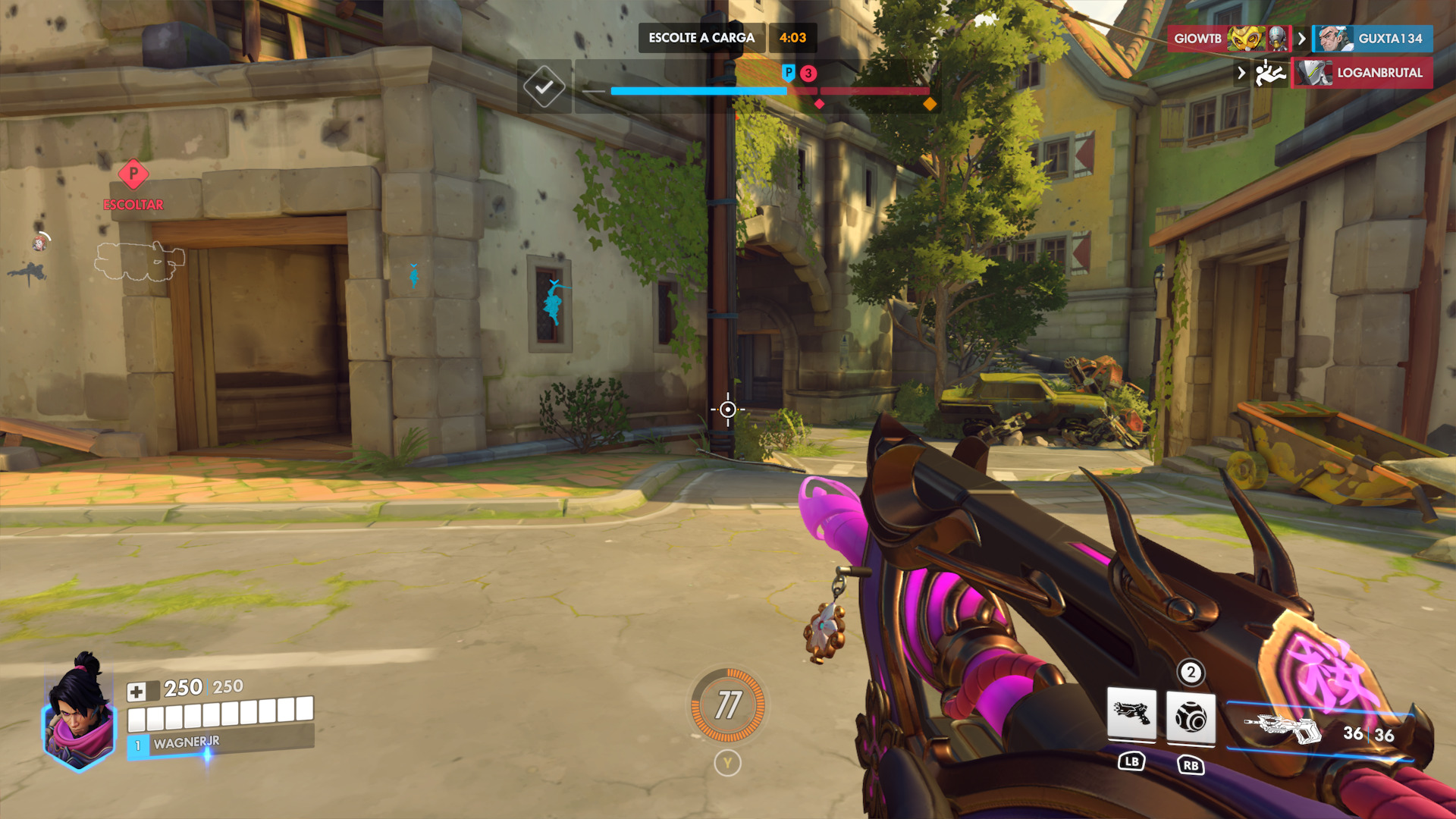Click the checkmark objective icon
The width and height of the screenshot is (1456, 819).
point(544,87)
